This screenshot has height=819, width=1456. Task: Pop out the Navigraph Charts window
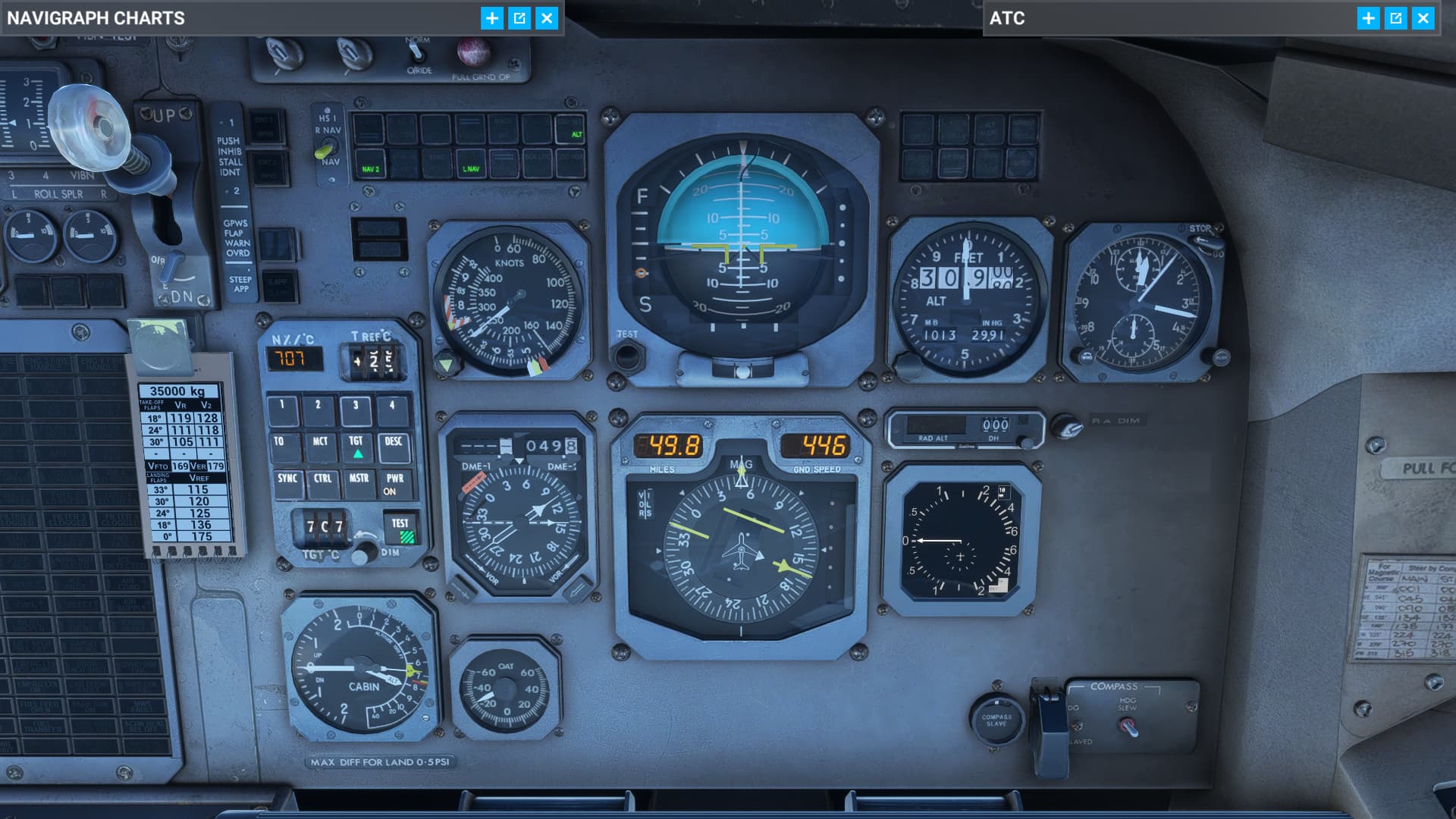521,18
